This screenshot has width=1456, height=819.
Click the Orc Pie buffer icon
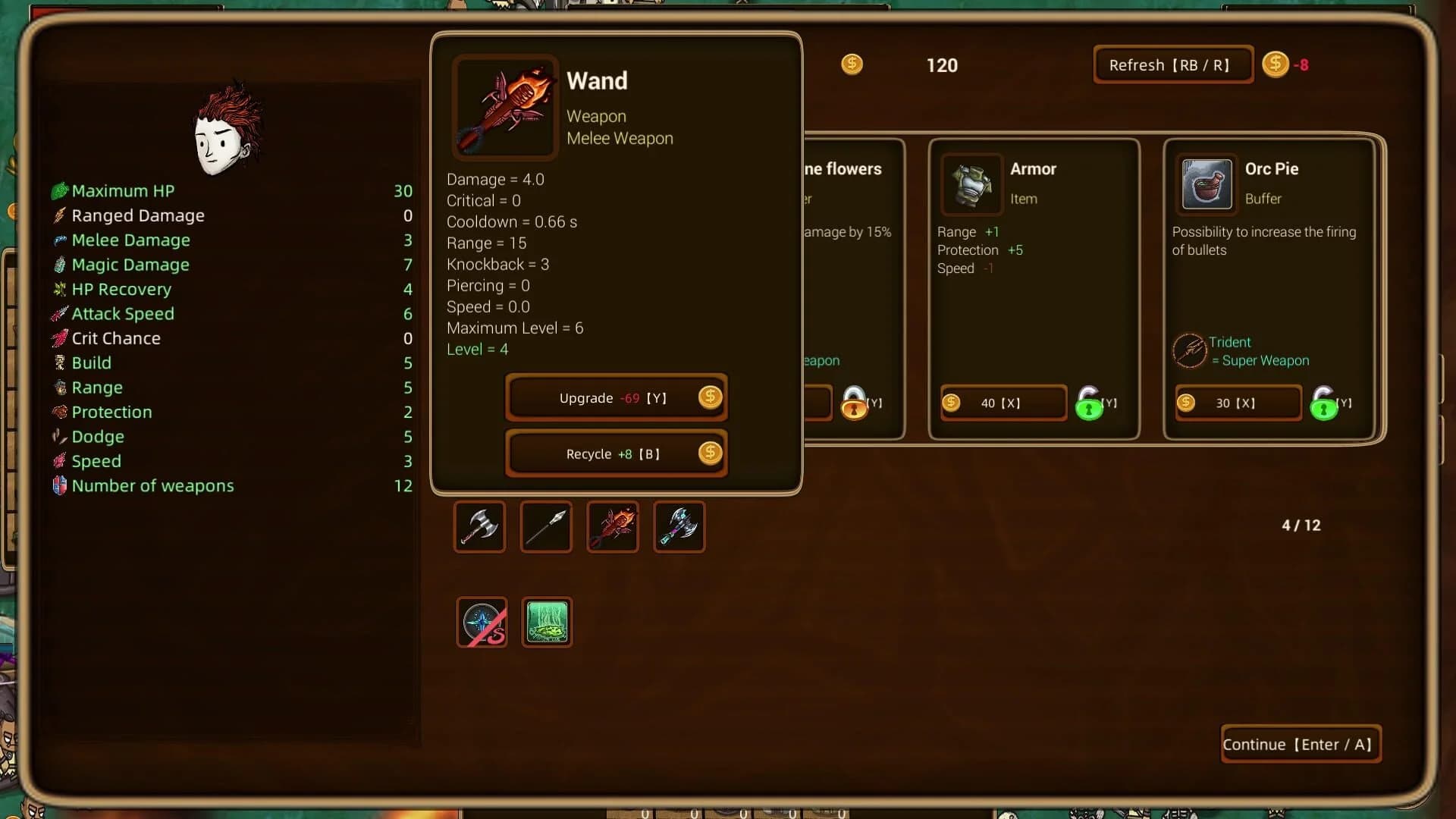tap(1205, 184)
